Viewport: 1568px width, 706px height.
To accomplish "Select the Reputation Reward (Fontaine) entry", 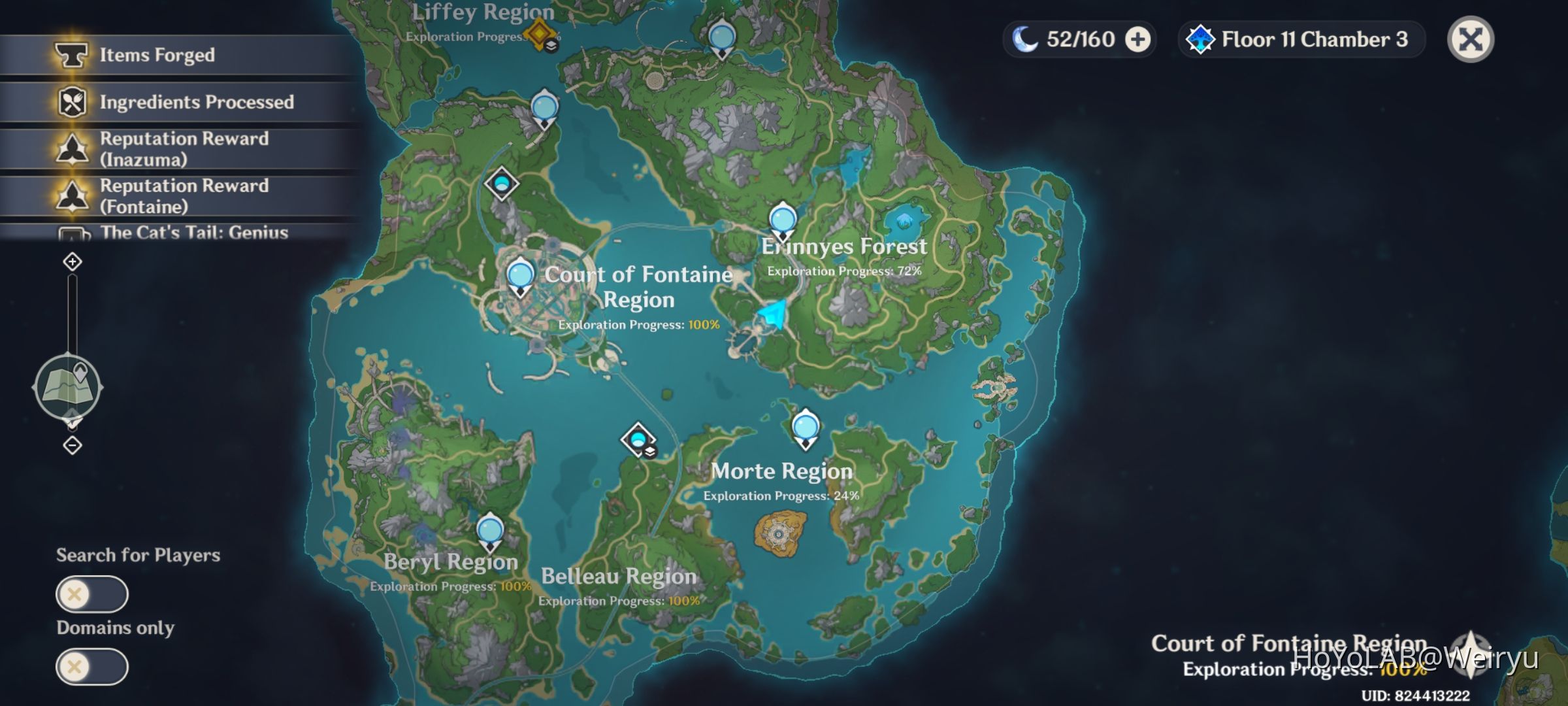I will (176, 196).
